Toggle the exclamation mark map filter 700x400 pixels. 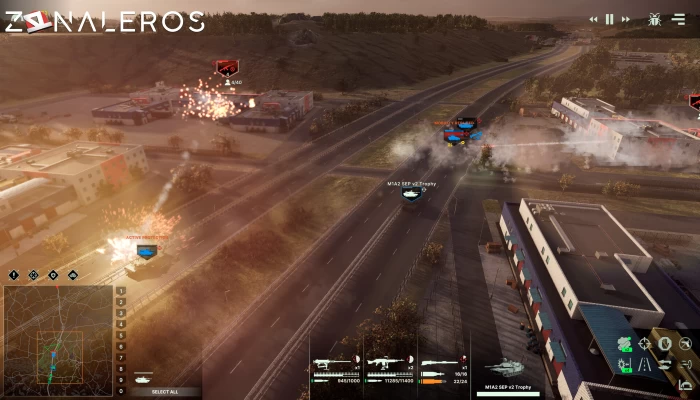coord(14,274)
